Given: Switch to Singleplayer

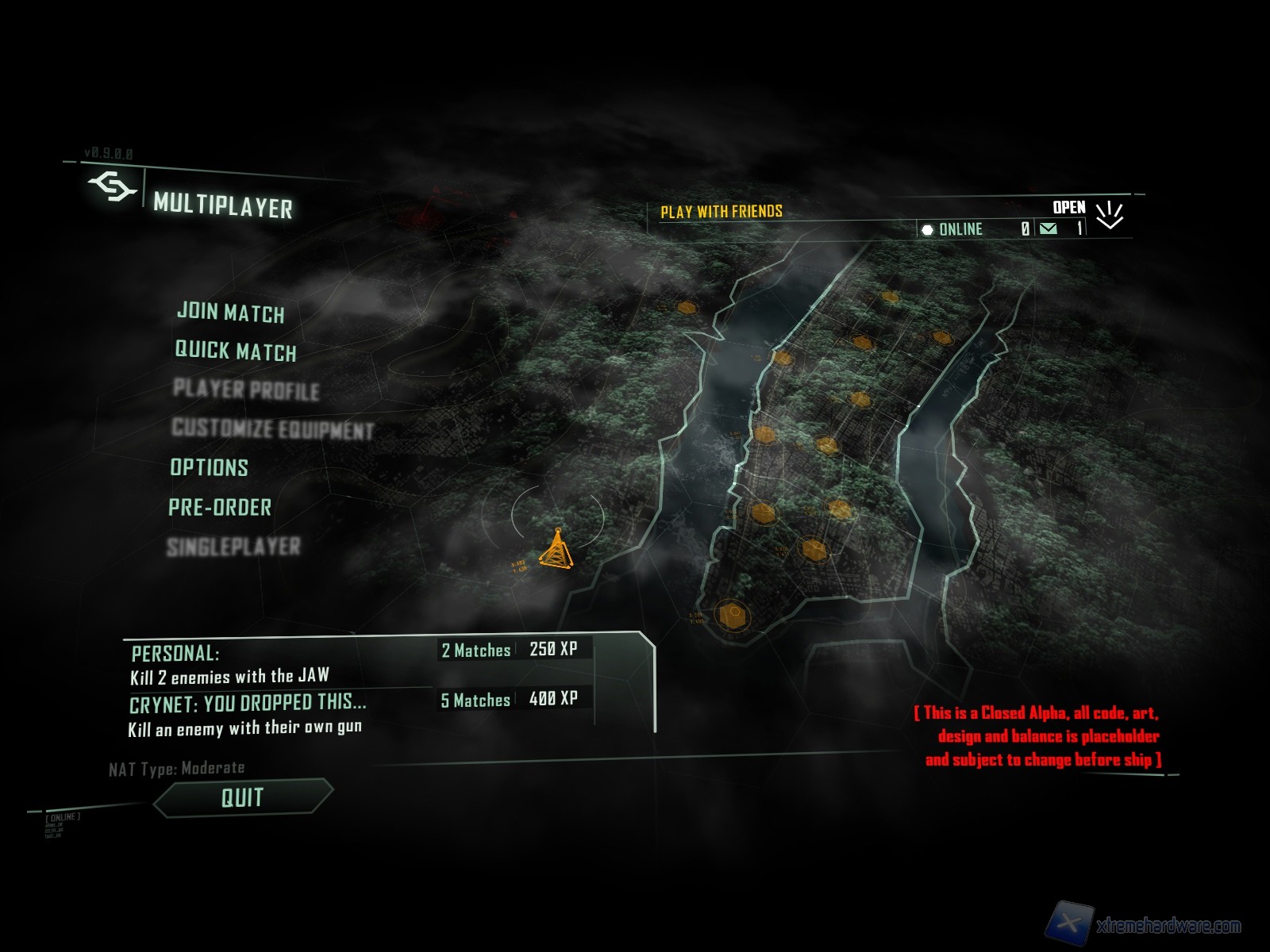Looking at the screenshot, I should [233, 547].
